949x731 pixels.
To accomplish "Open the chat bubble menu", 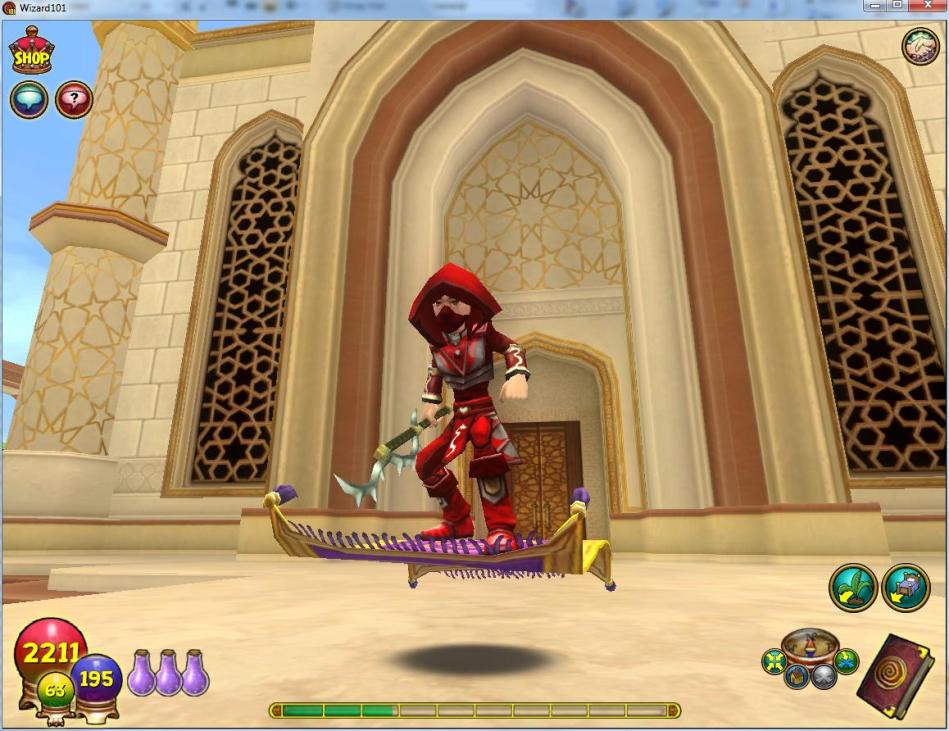I will [x=29, y=100].
